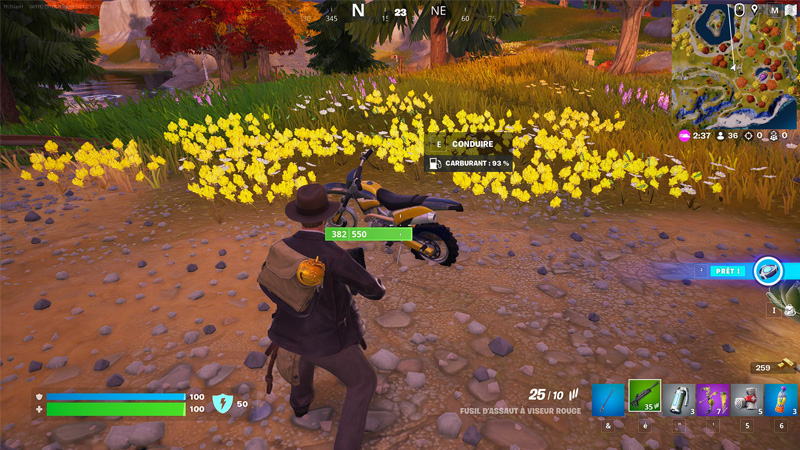This screenshot has height=450, width=800.
Task: Click the gold bars counter icon
Action: click(788, 367)
